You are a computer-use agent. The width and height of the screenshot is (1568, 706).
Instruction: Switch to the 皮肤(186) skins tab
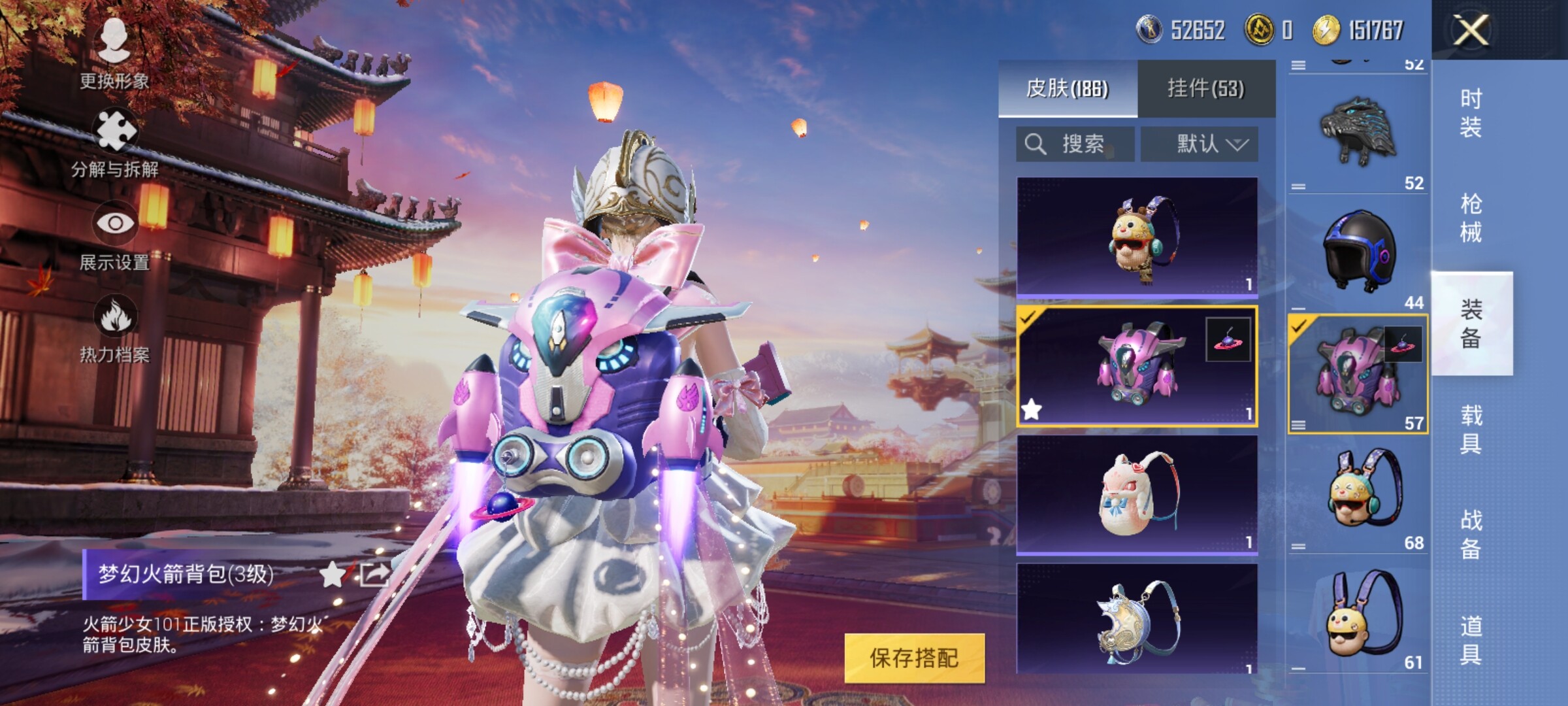pyautogui.click(x=1068, y=88)
